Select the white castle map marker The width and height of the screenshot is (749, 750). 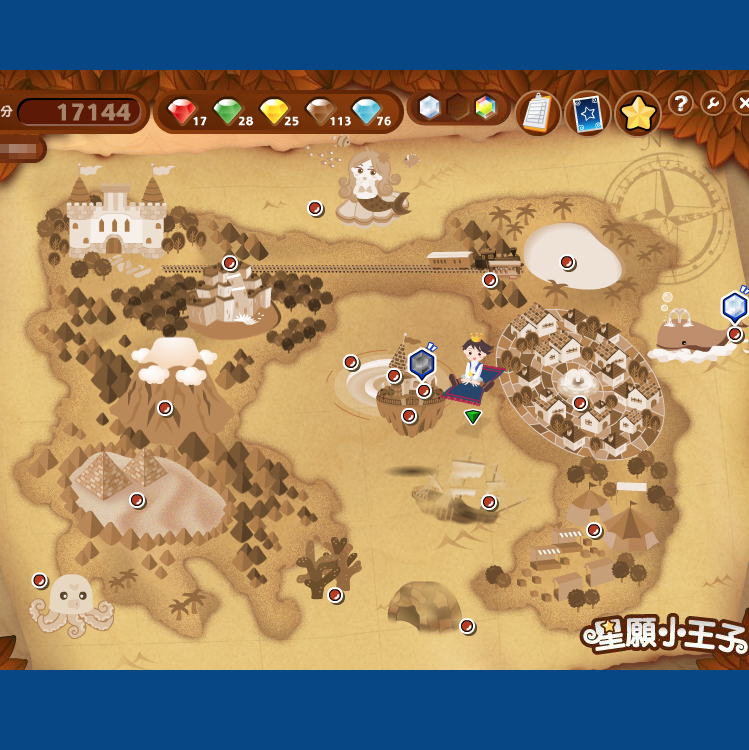point(230,263)
